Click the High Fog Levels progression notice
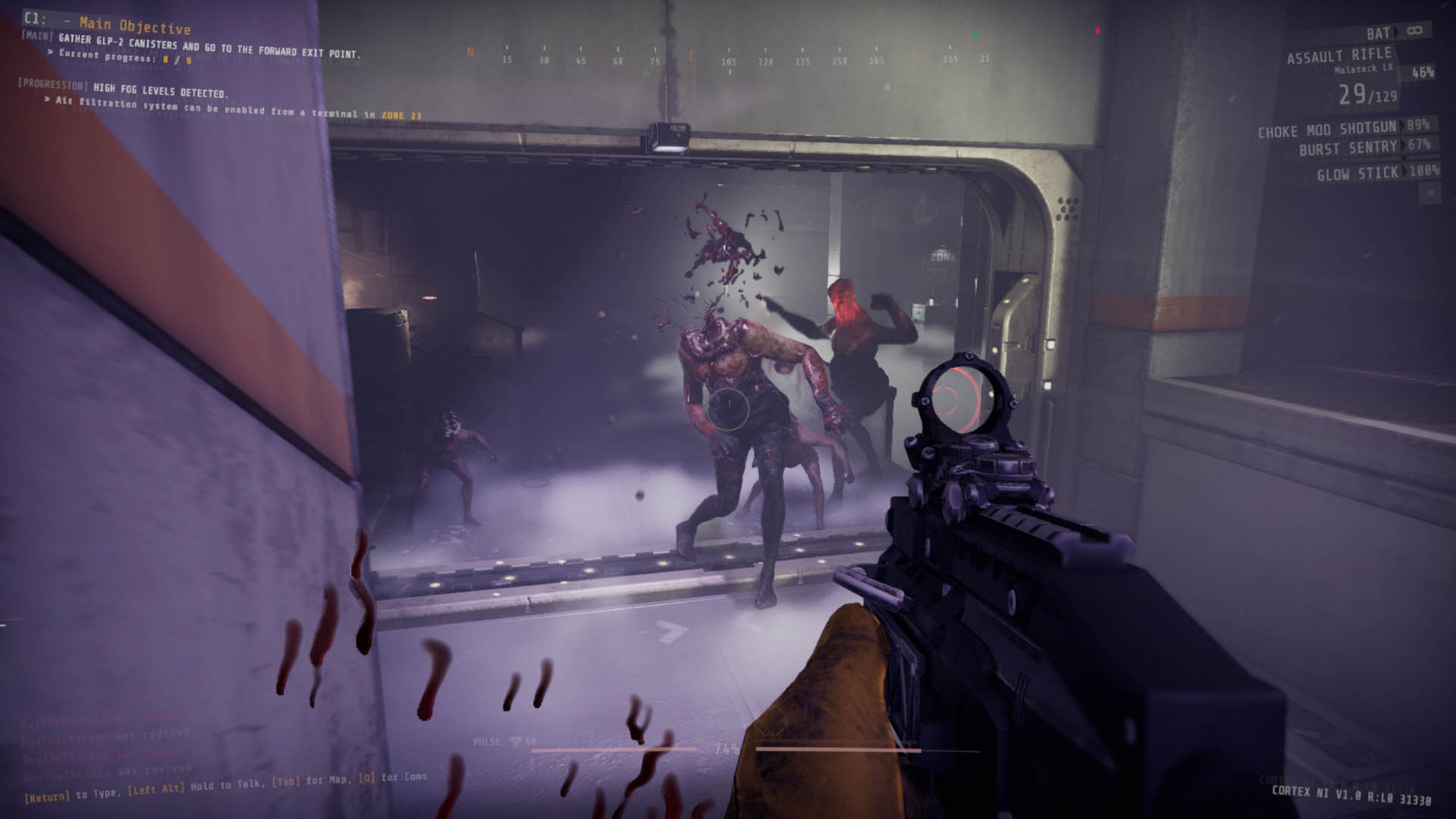1456x819 pixels. tap(159, 91)
